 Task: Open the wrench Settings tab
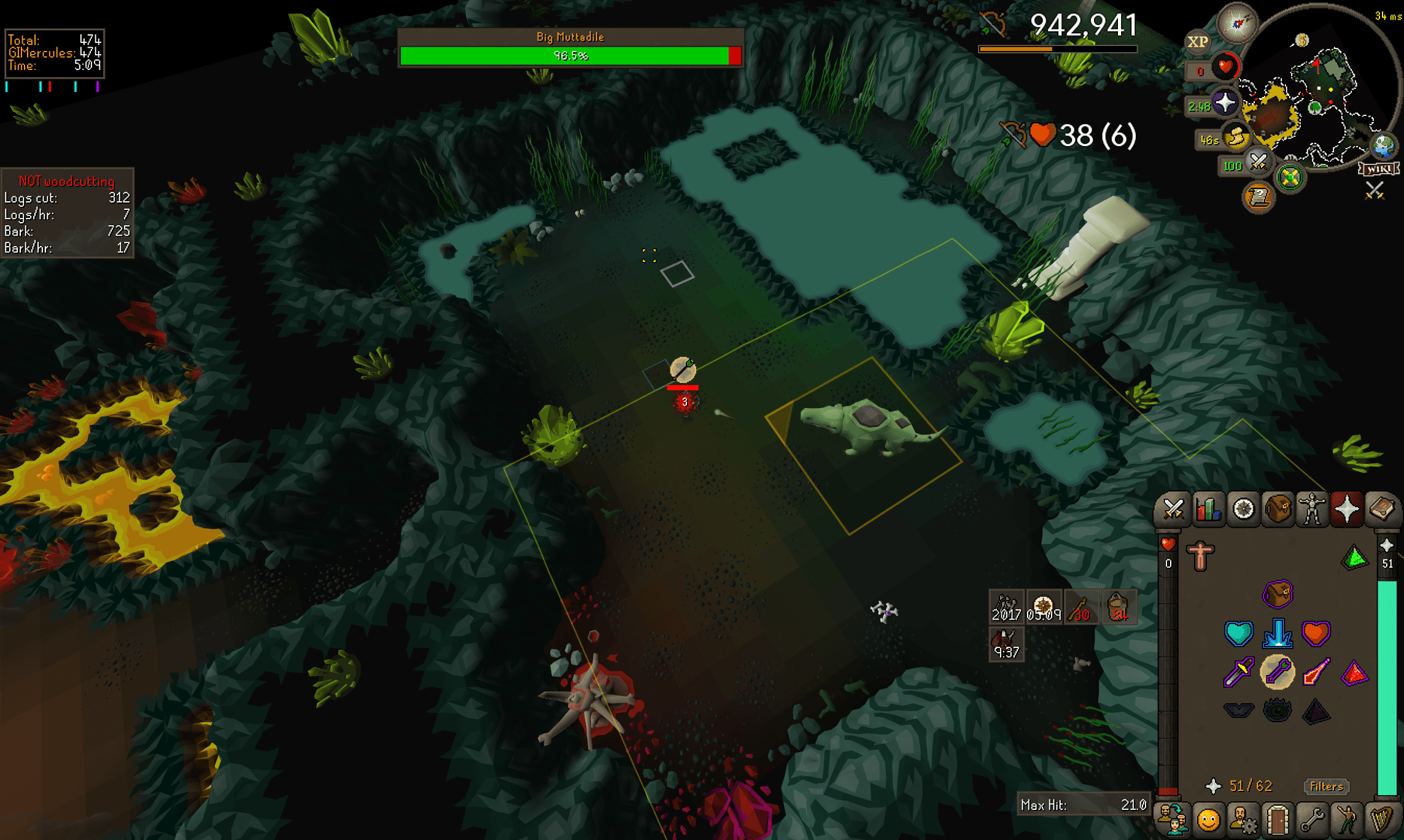coord(1312,820)
